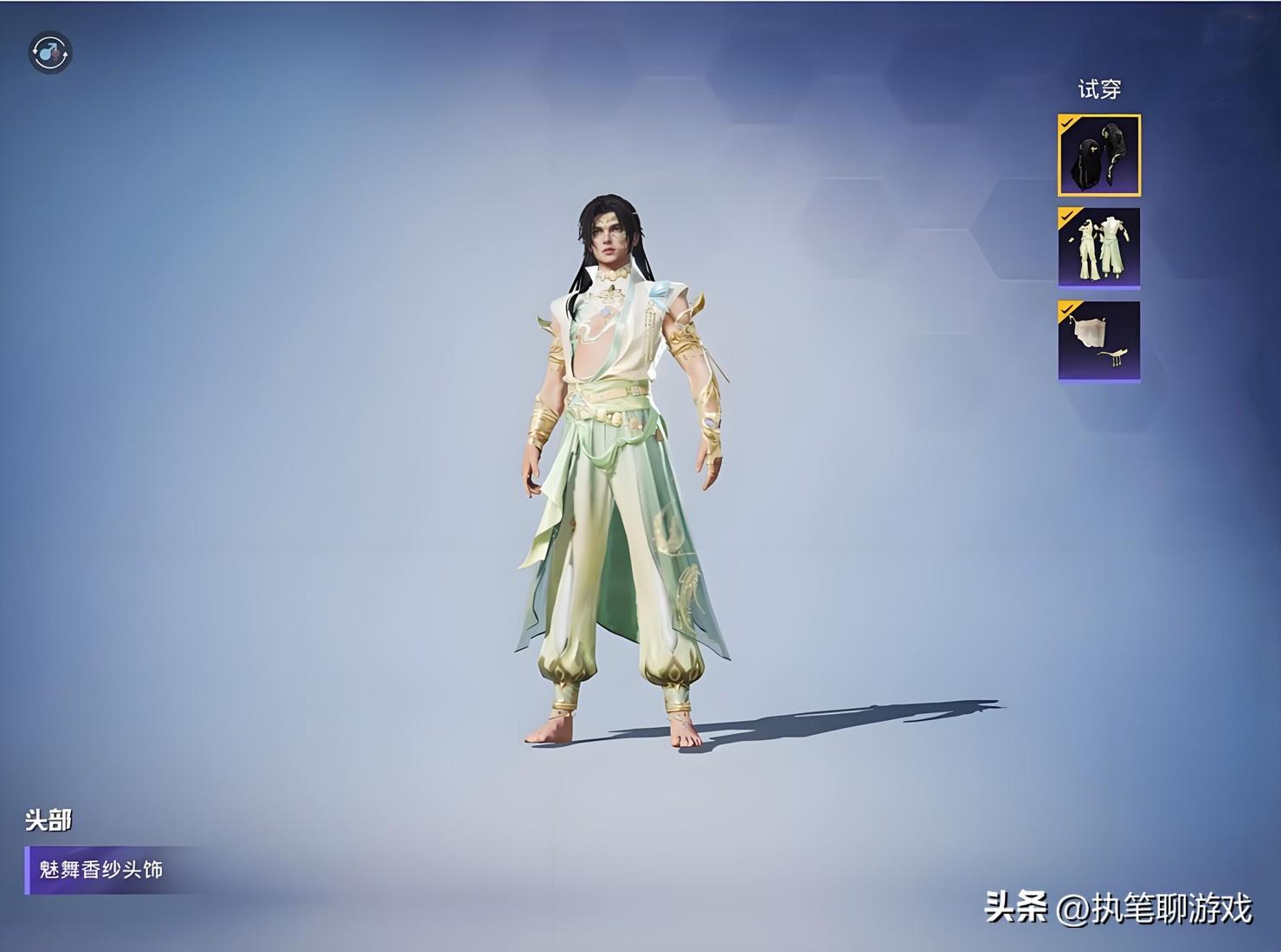Click the 魅舞香纱头饰 item name label

pyautogui.click(x=101, y=870)
